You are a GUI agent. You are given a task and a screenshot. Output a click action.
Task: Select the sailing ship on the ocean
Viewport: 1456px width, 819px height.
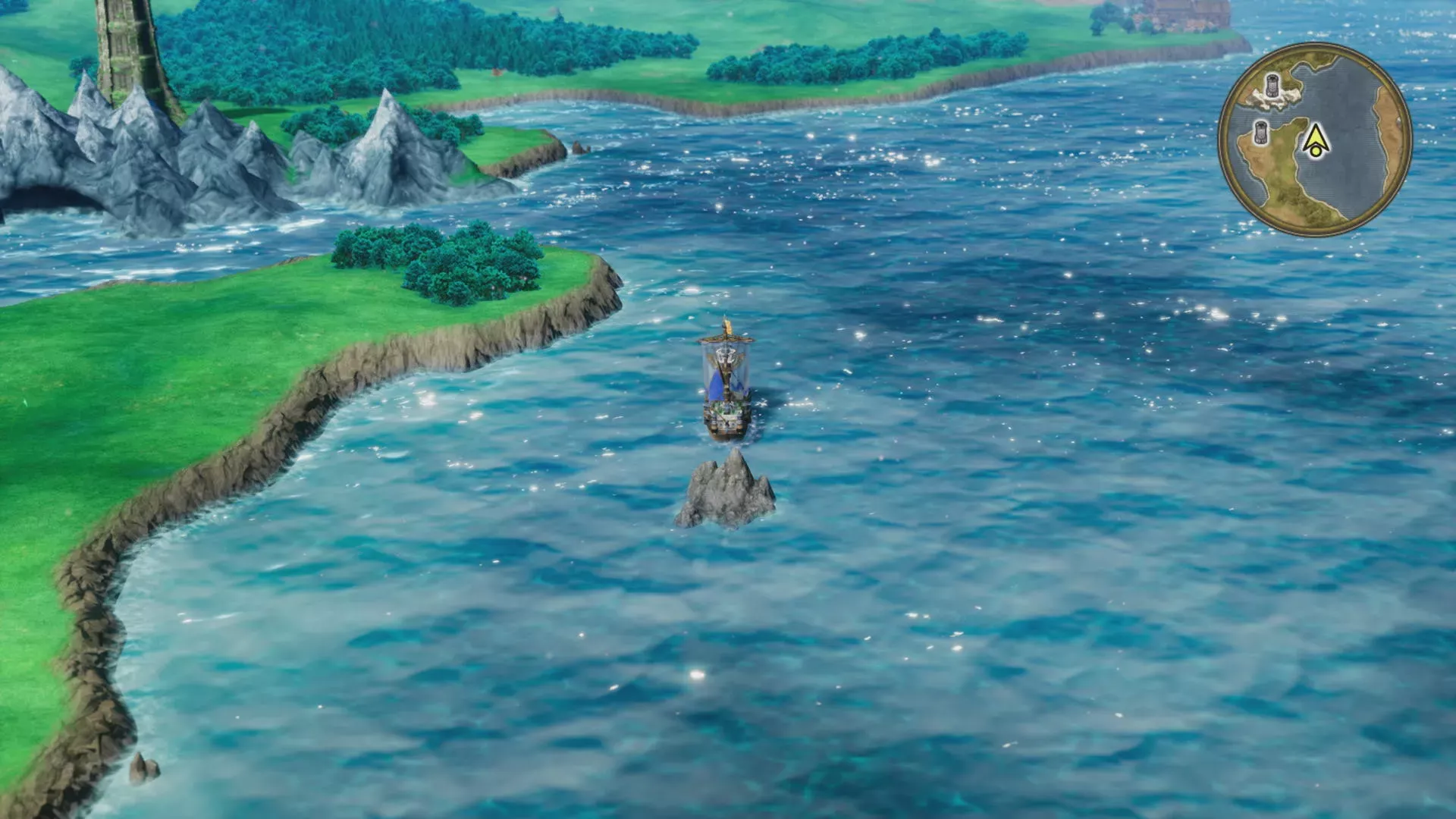point(726,416)
